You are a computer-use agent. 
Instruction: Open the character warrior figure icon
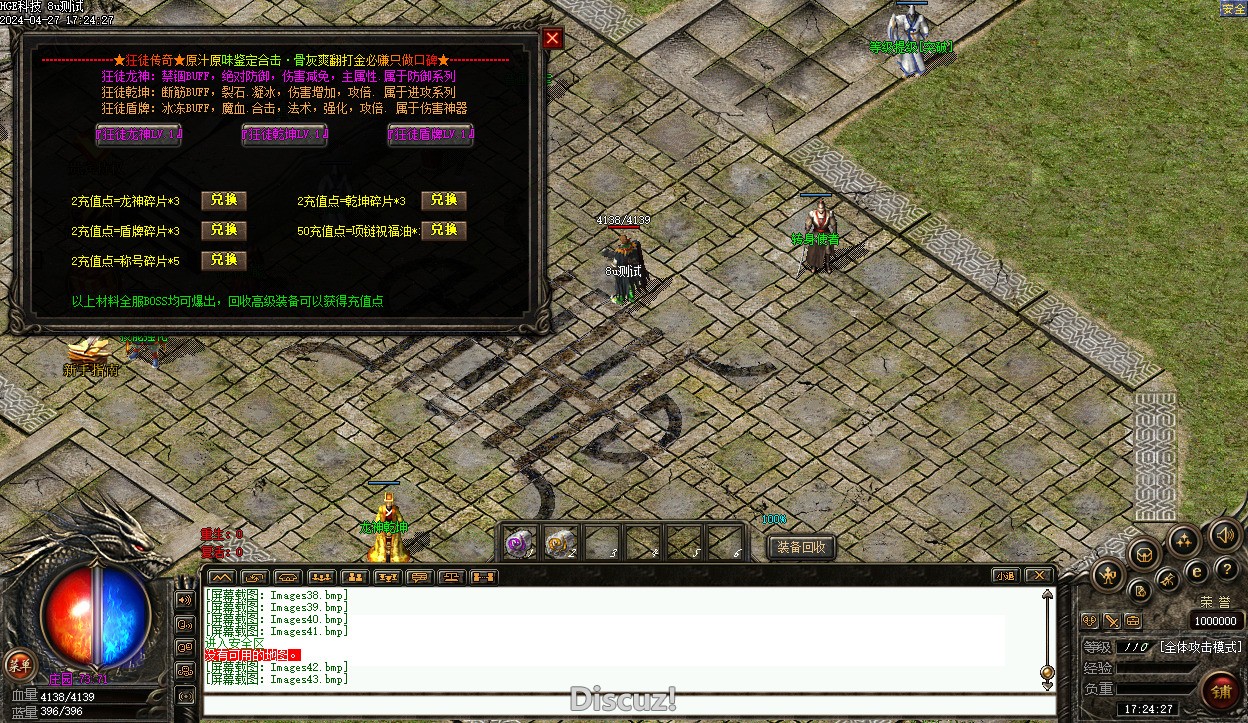click(x=1108, y=575)
